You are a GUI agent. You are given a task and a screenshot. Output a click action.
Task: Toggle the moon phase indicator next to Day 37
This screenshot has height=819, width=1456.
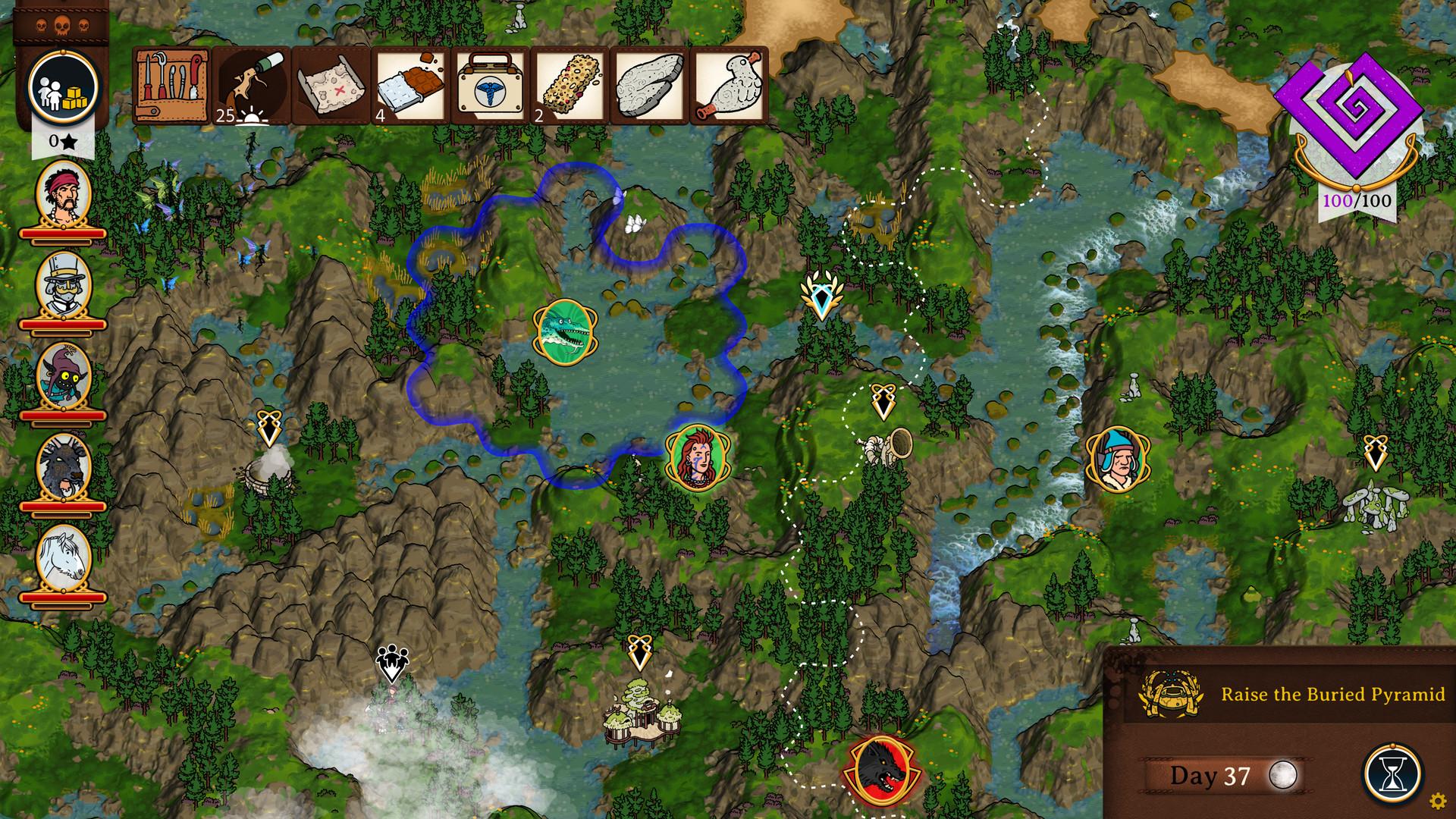(1283, 776)
